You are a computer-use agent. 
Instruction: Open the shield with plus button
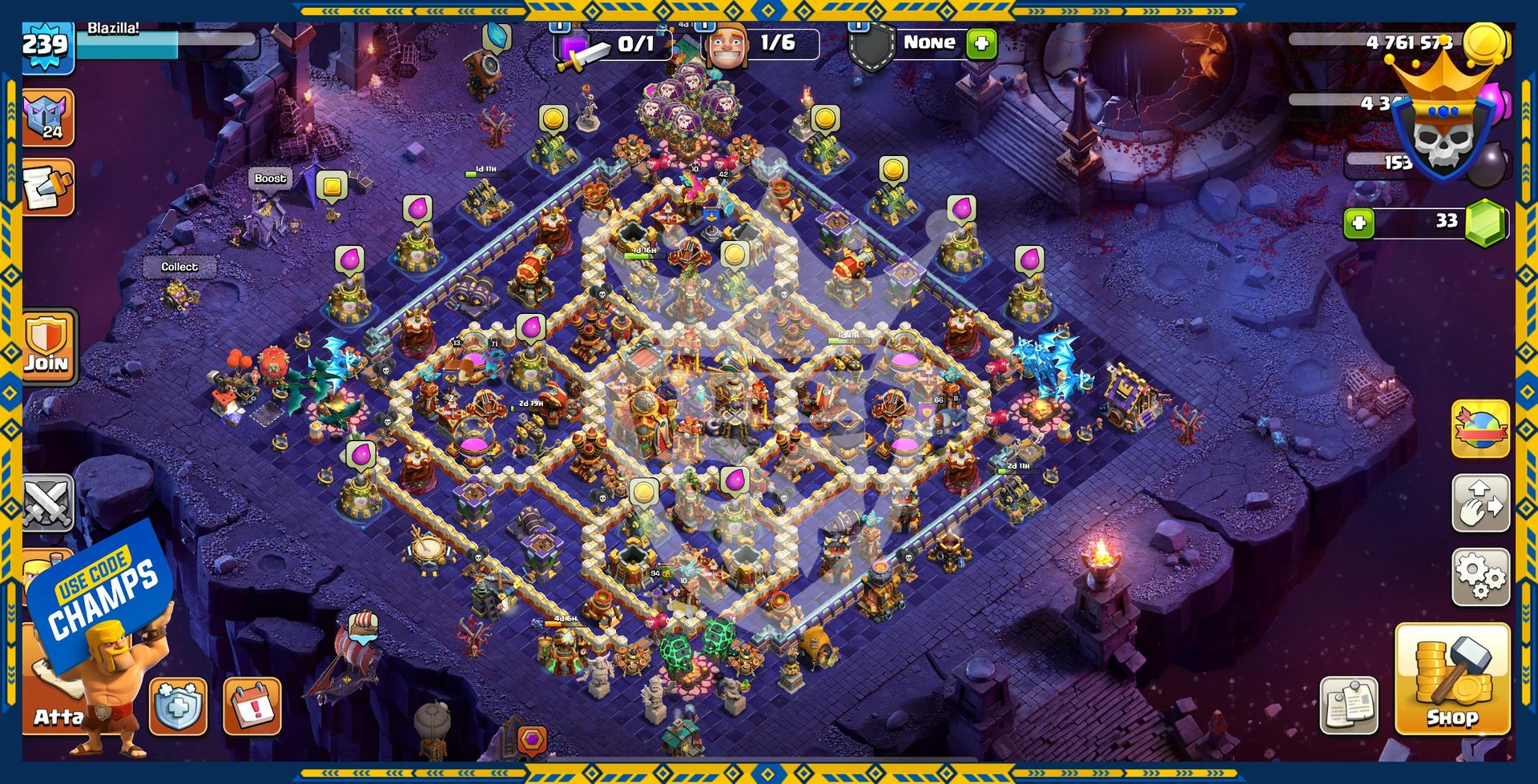[x=177, y=706]
